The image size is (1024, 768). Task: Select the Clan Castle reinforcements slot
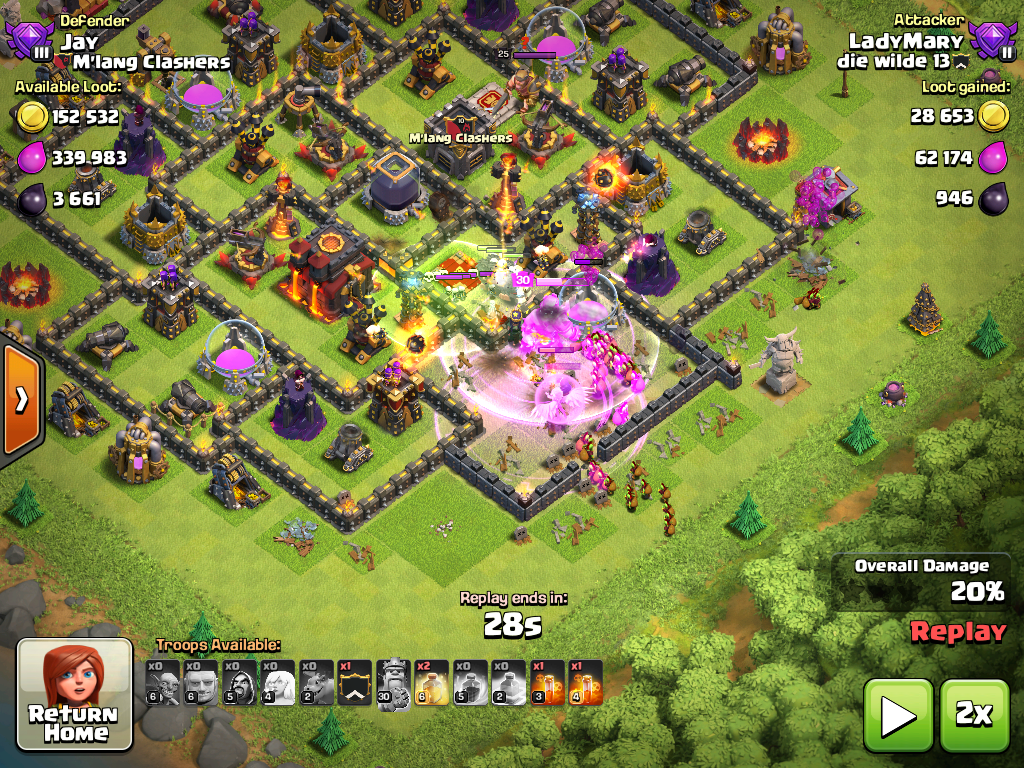pos(354,683)
